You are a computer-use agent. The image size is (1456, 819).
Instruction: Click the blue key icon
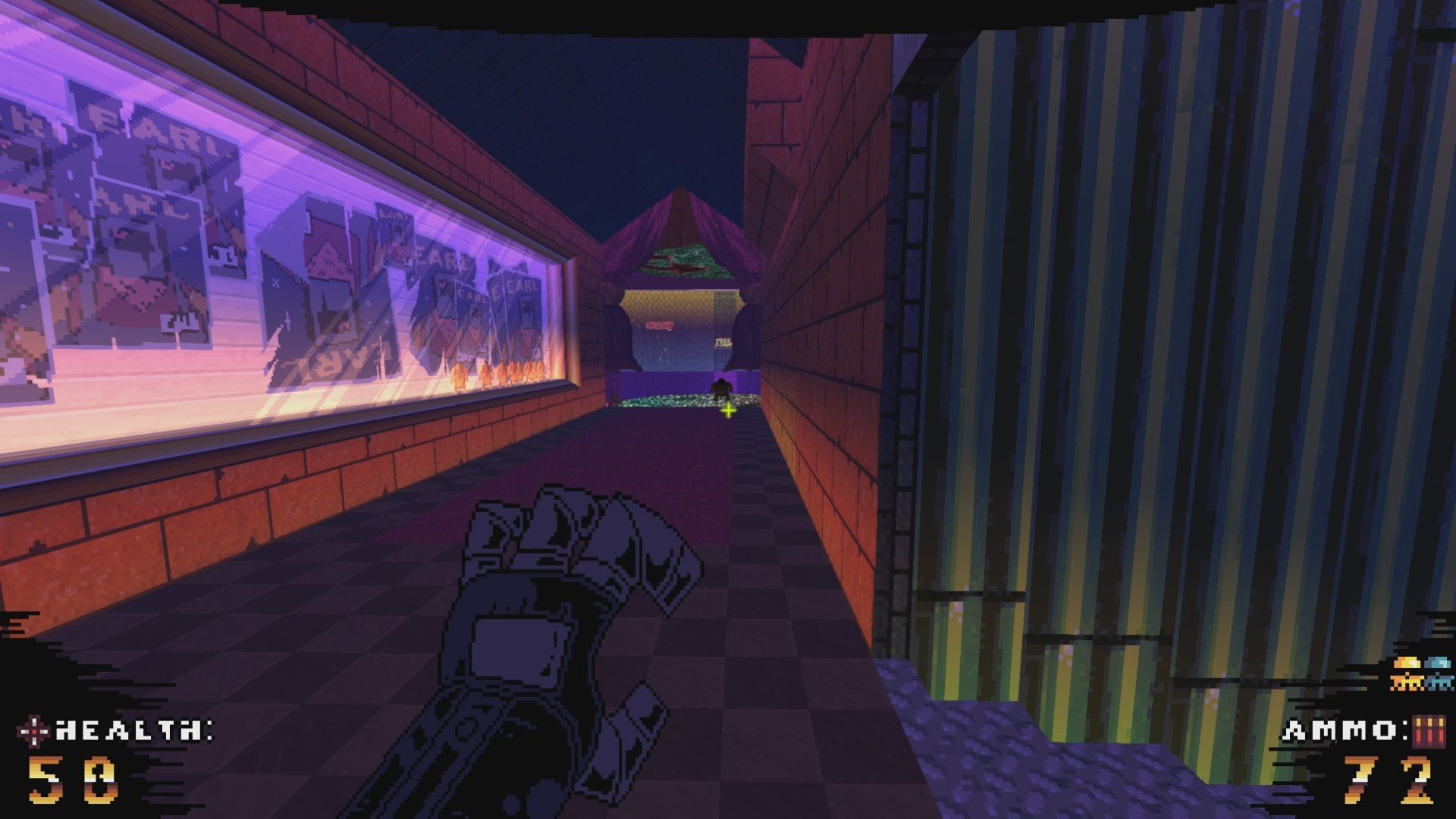point(1437,673)
